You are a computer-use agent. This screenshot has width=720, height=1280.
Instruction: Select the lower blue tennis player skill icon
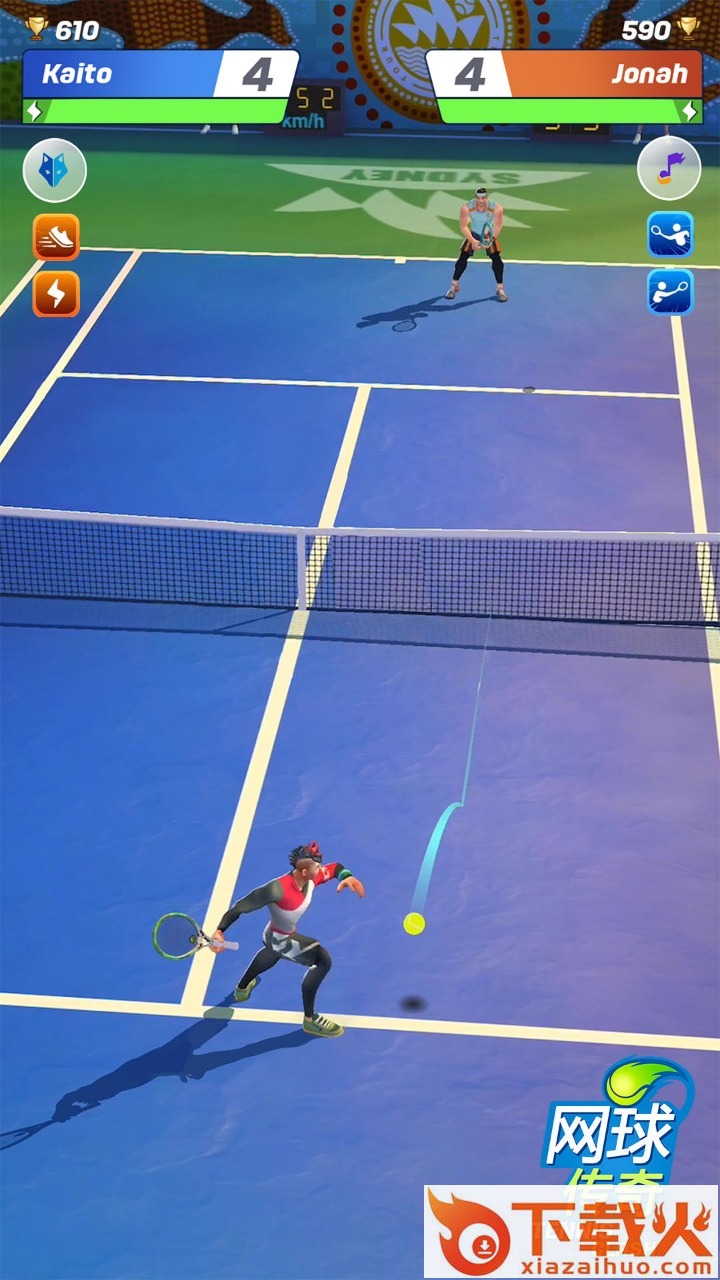[x=669, y=292]
